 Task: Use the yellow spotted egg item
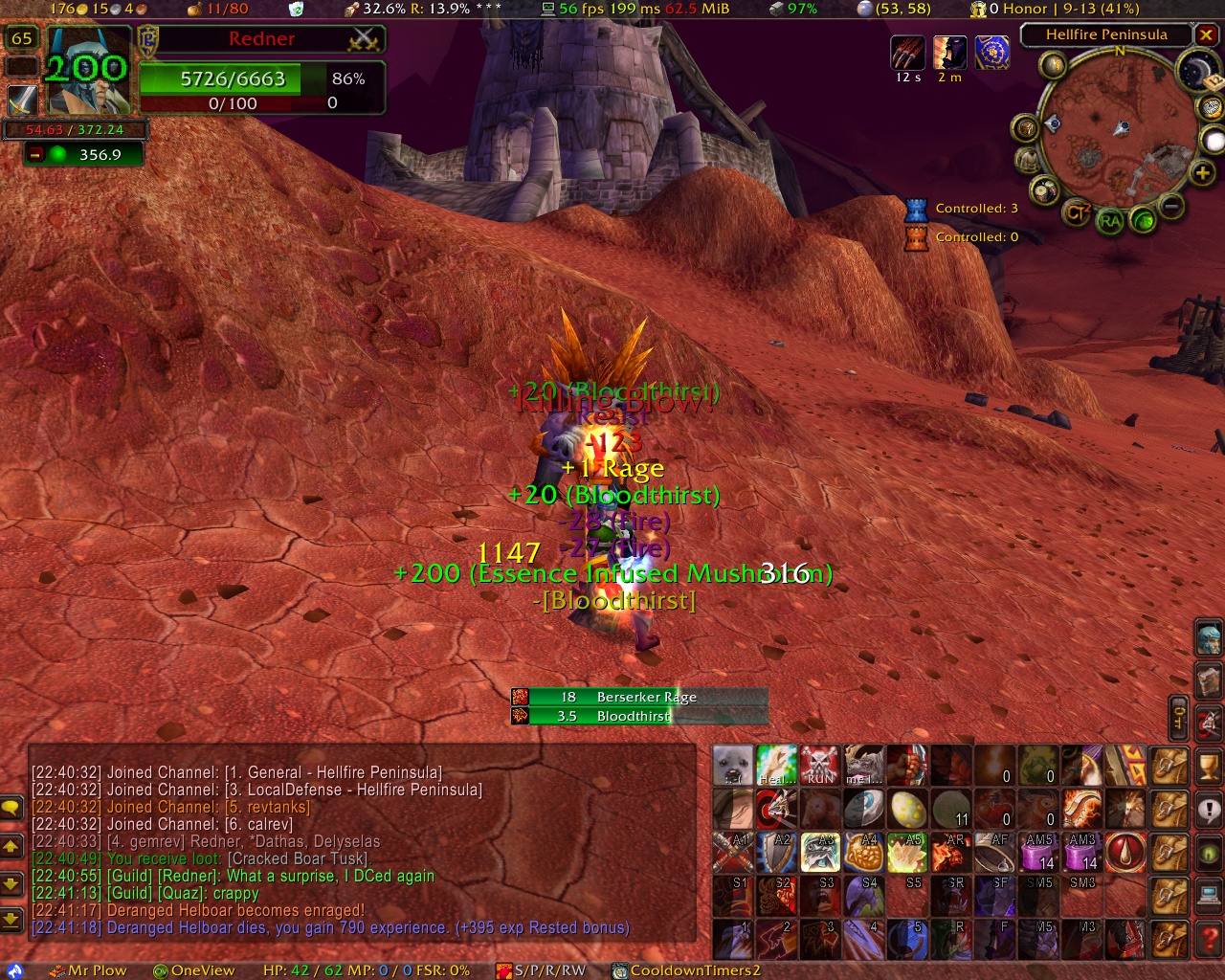tap(906, 809)
